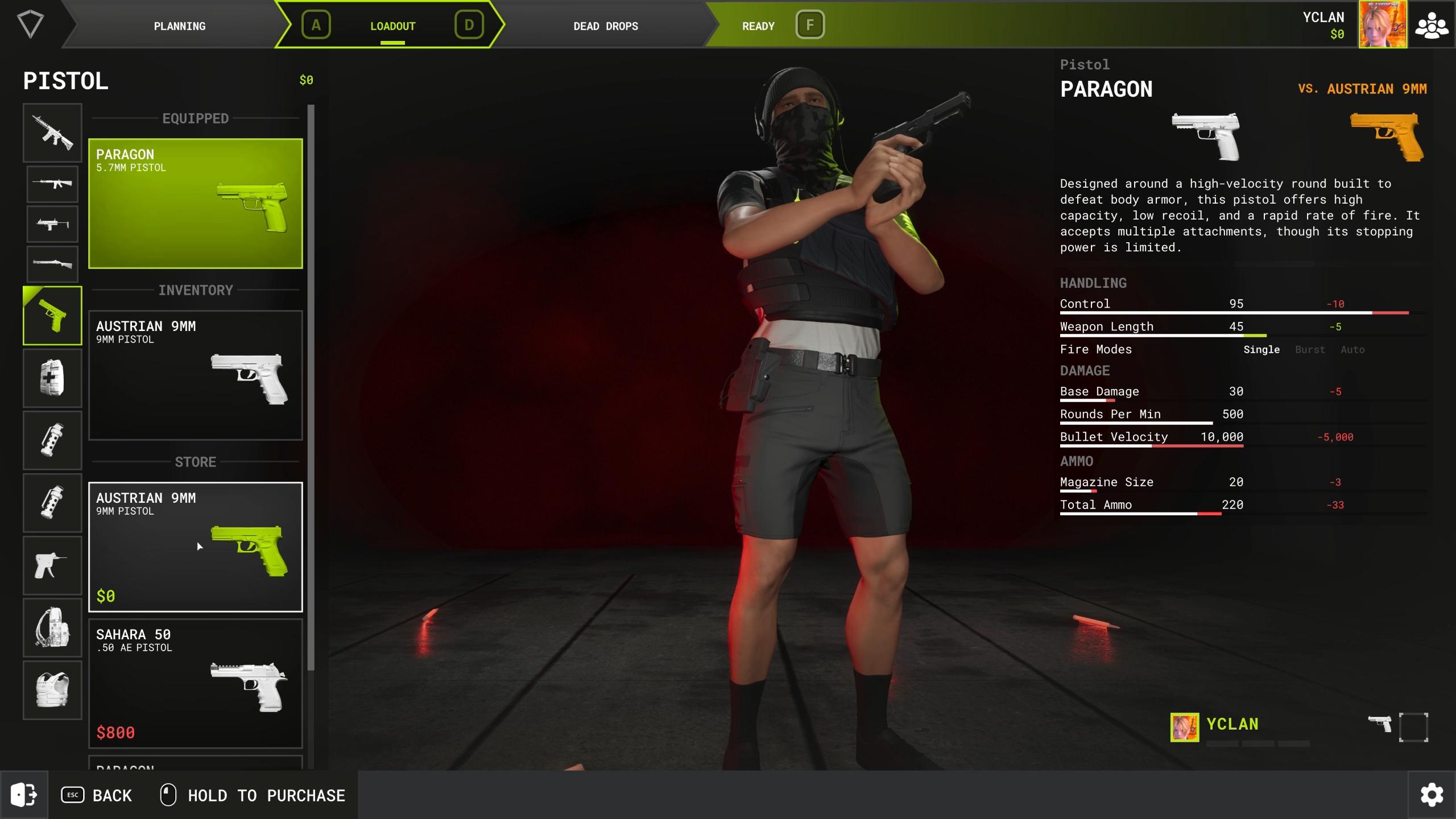This screenshot has width=1456, height=819.
Task: Select the equipped Paragon pistol card
Action: [195, 203]
